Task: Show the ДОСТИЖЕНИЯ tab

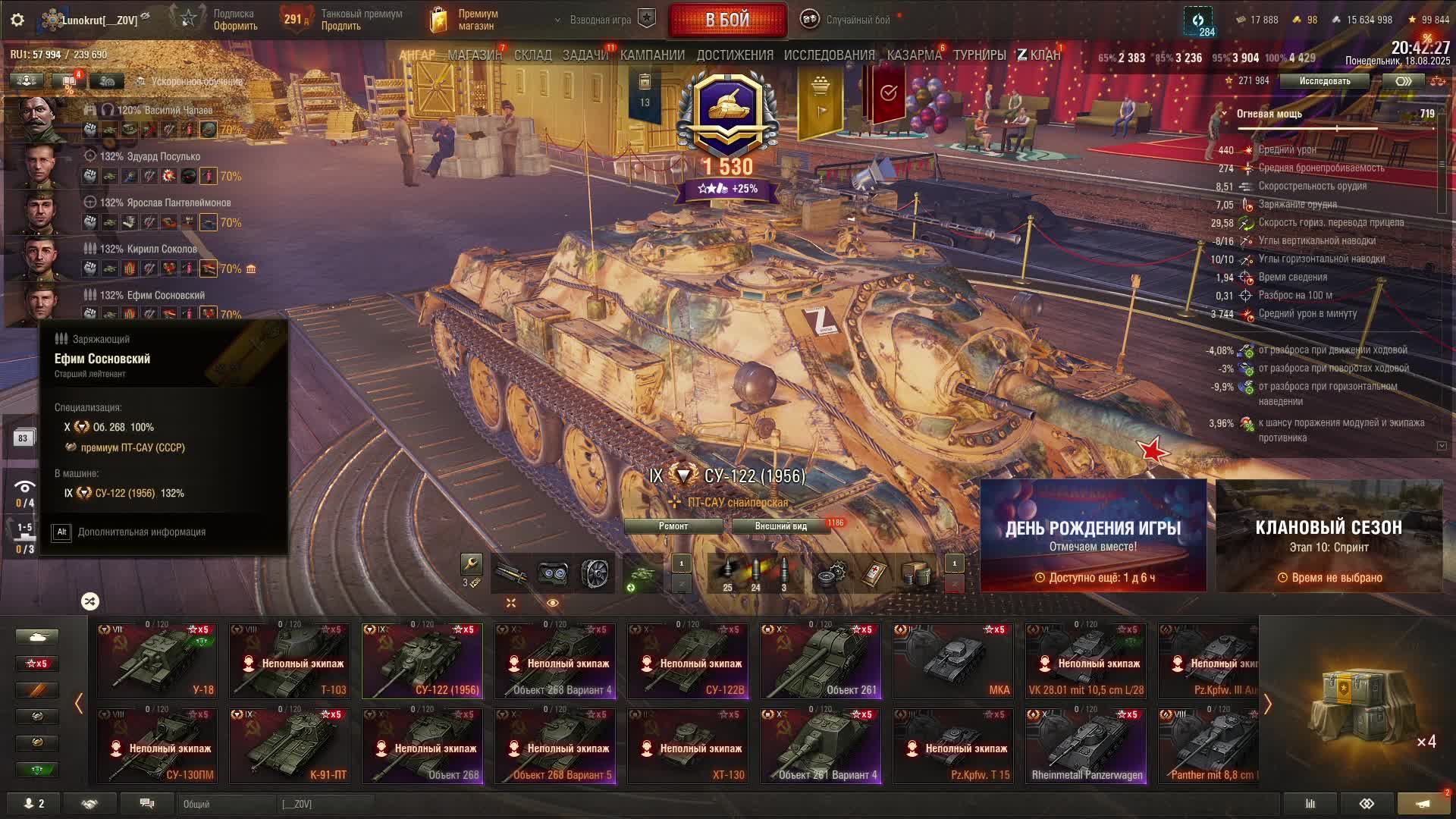Action: pos(735,55)
